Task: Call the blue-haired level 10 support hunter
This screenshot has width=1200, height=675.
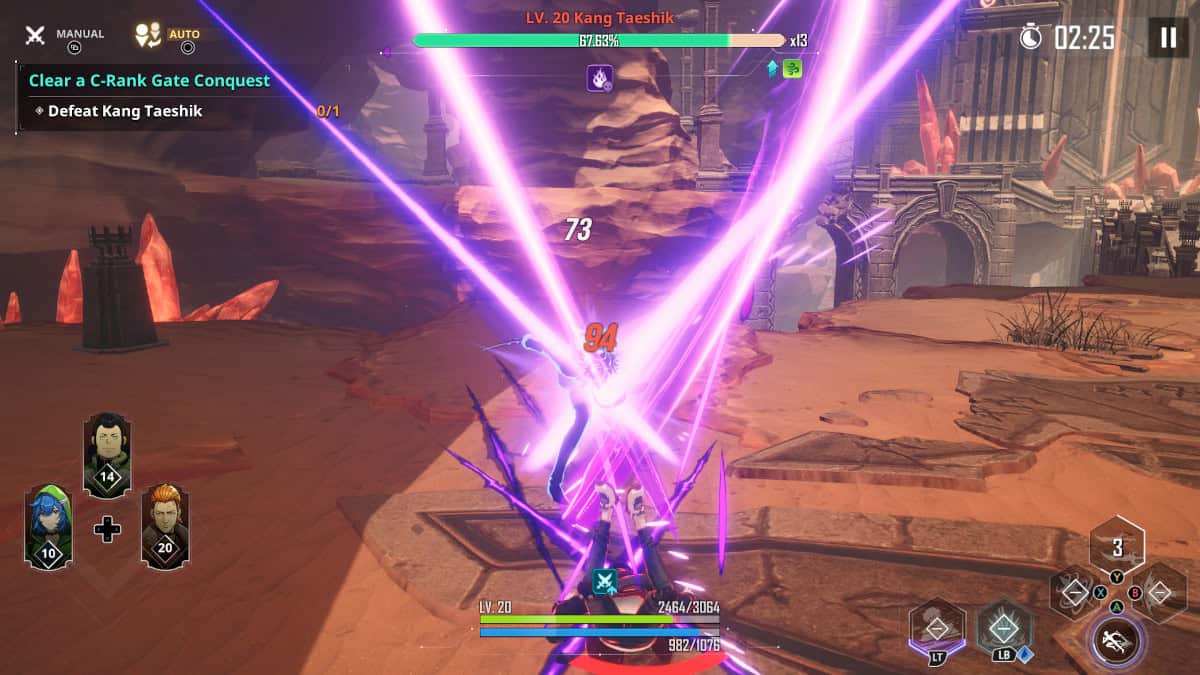Action: pos(48,526)
